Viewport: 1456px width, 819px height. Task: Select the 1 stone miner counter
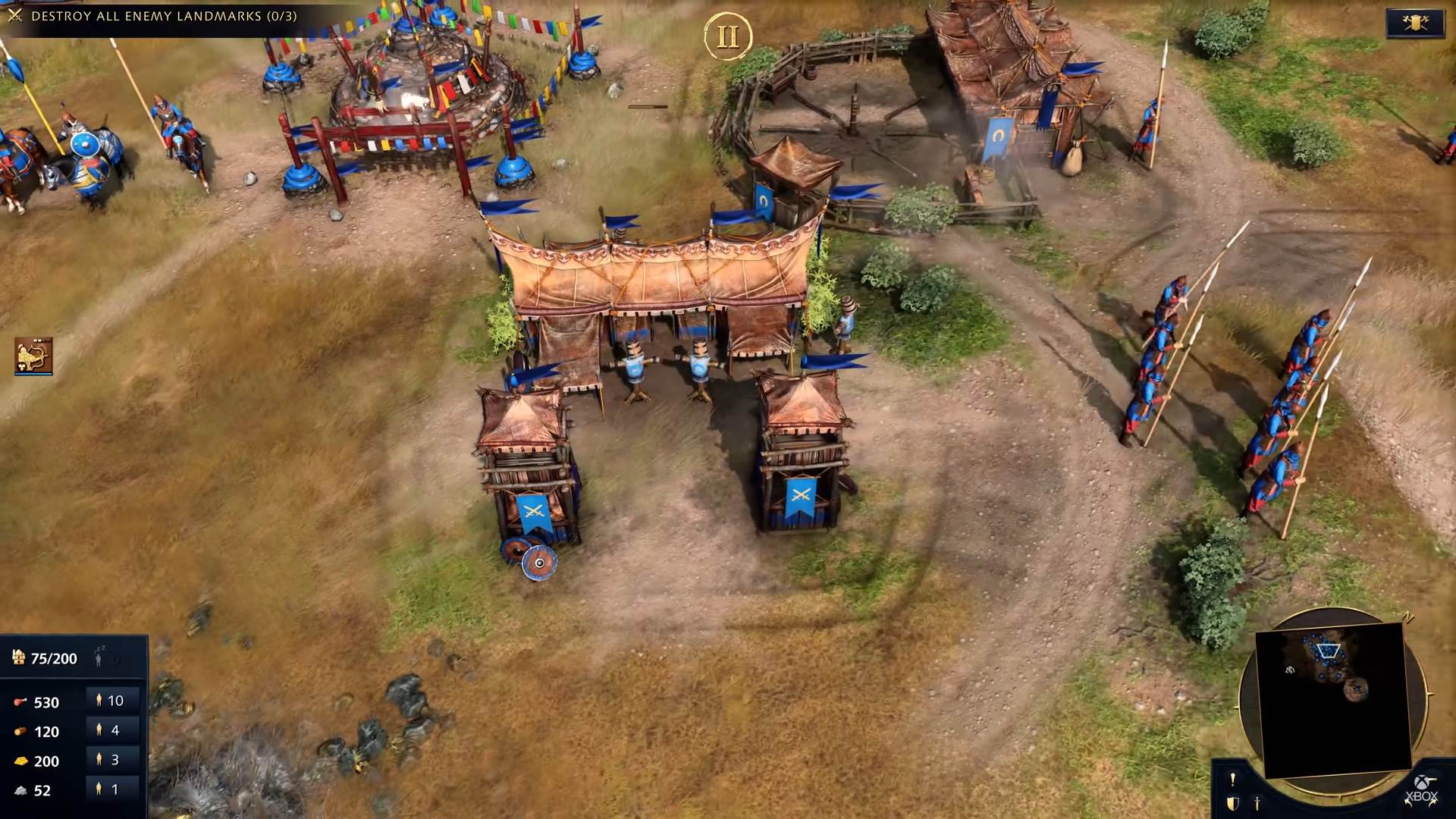110,789
